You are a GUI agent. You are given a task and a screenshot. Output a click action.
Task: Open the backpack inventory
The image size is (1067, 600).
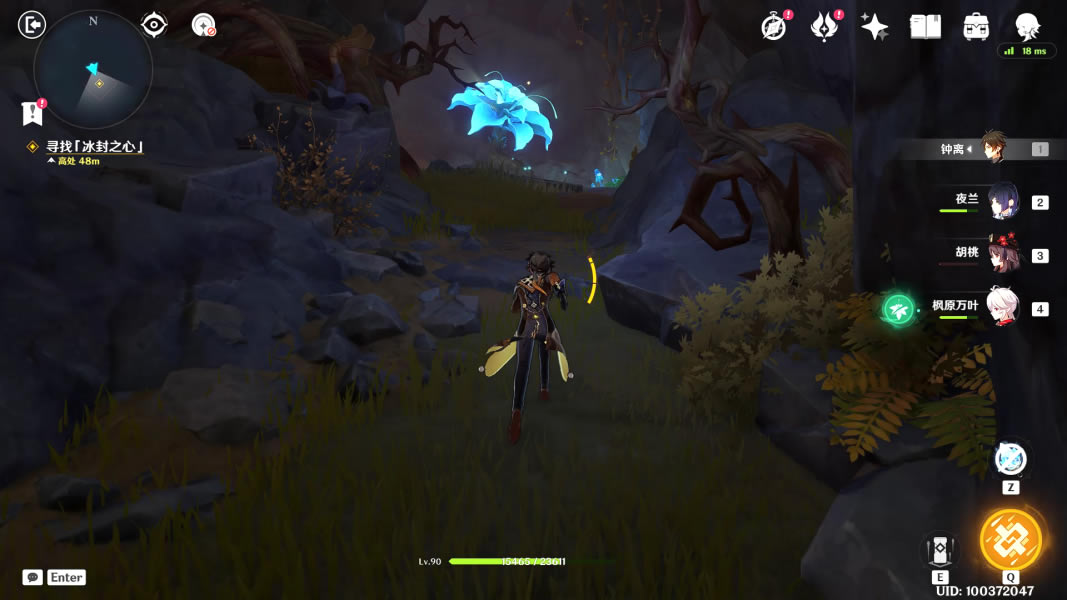pyautogui.click(x=976, y=27)
